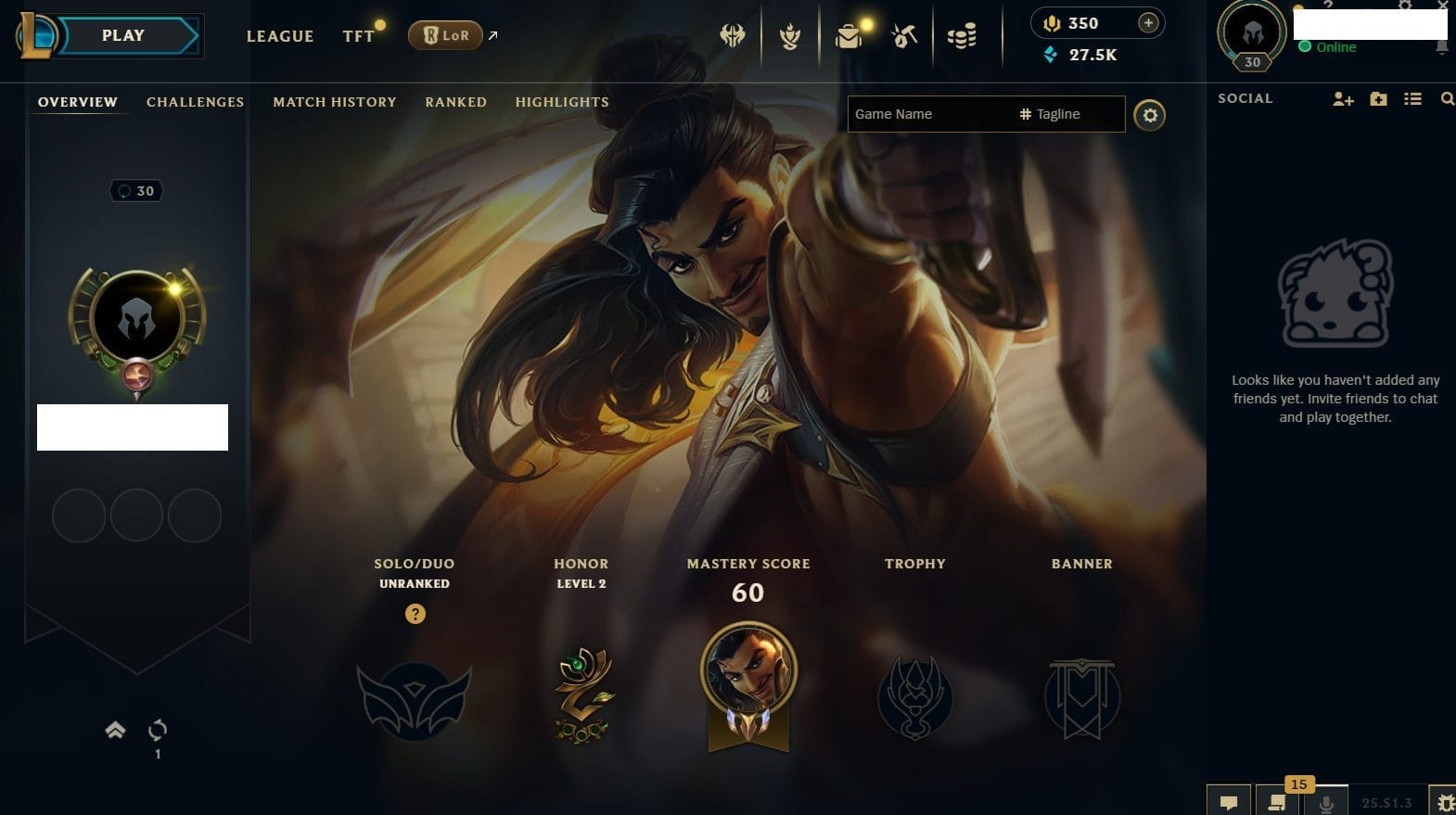Viewport: 1456px width, 815px height.
Task: Start a game with the PLAY button
Action: pos(123,36)
